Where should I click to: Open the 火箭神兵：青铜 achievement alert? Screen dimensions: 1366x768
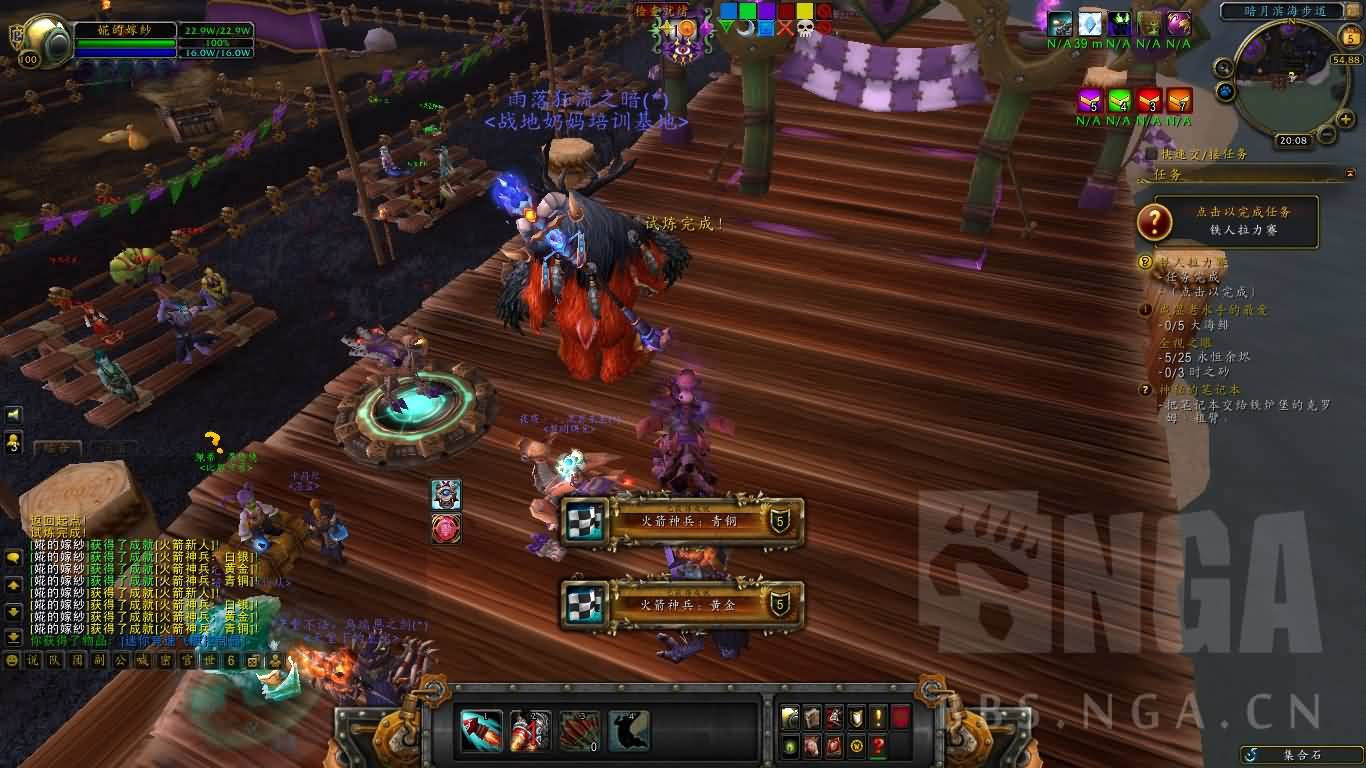coord(683,521)
